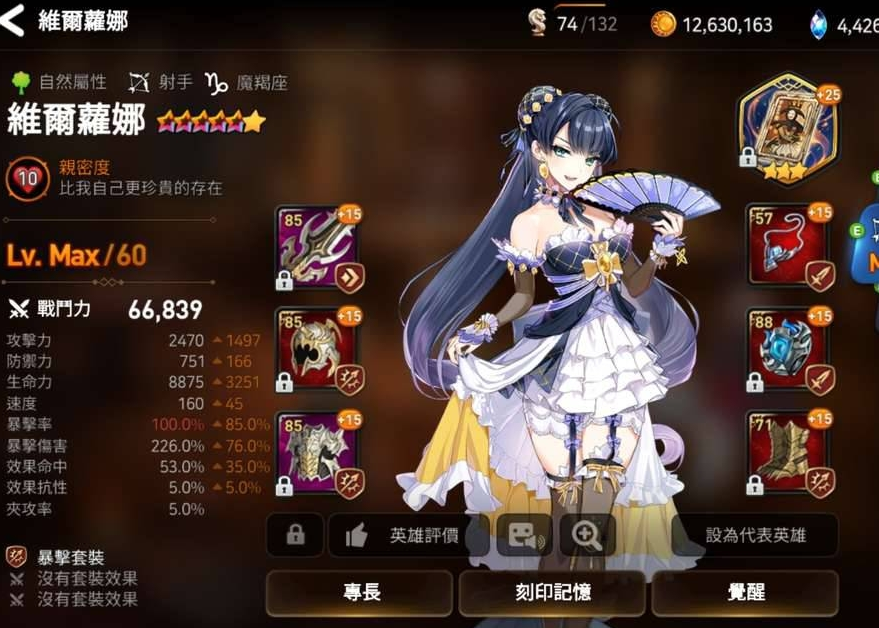View the 親密度 friendship level heart icon
Screen dimensions: 879x628
pos(28,178)
